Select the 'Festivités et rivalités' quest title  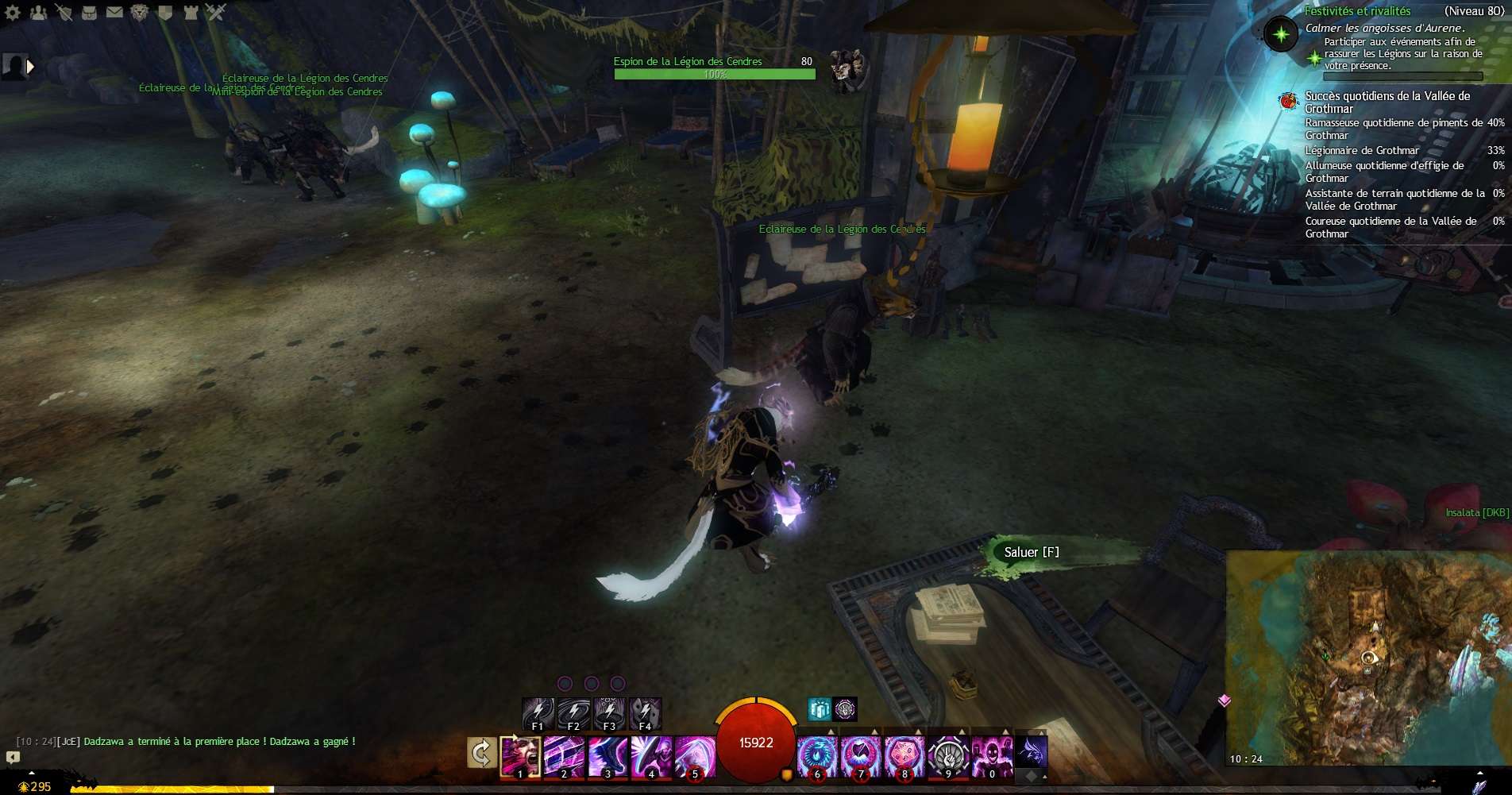[x=1358, y=11]
